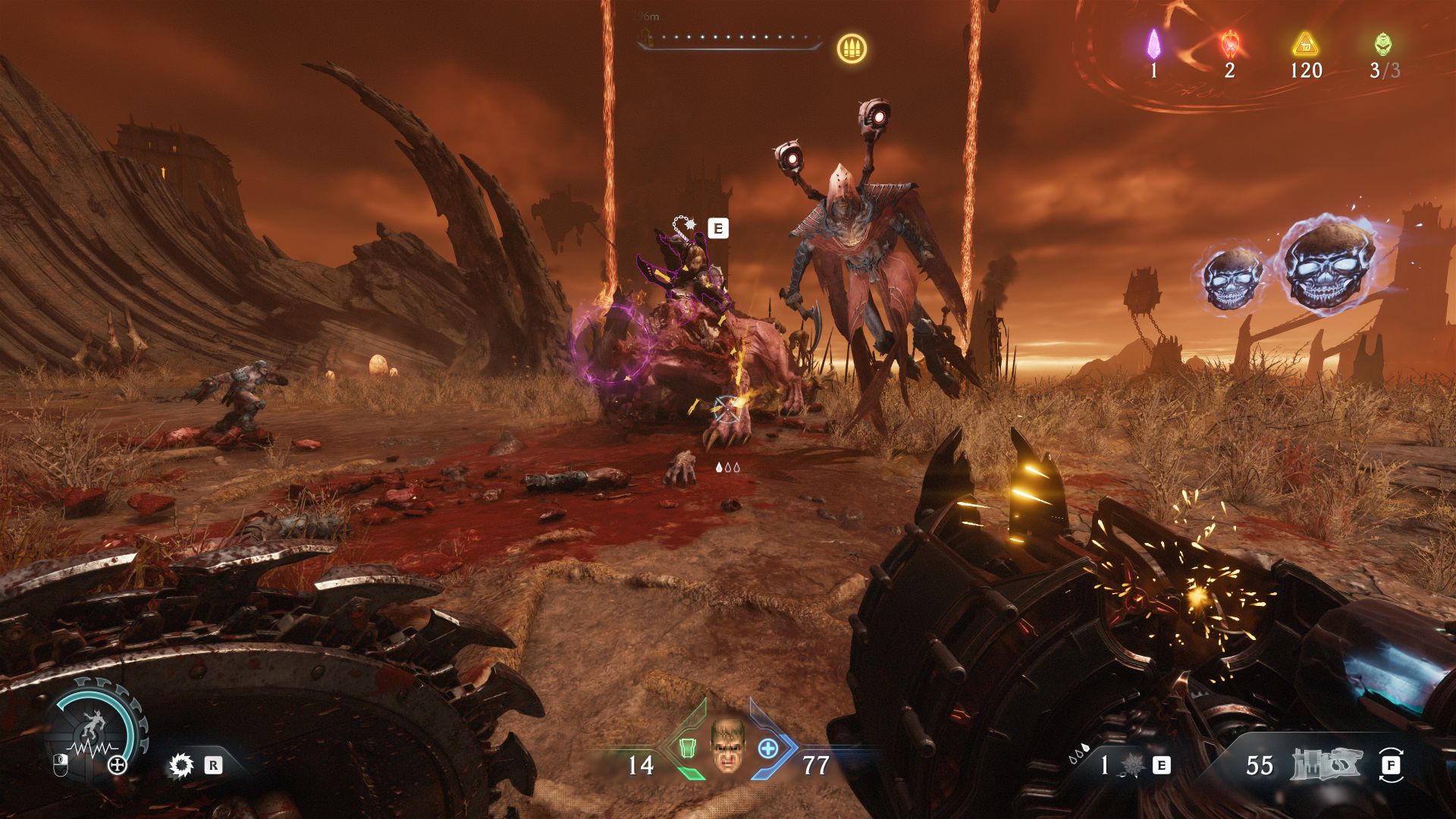Select the blue health cross icon
The height and width of the screenshot is (819, 1456).
click(768, 748)
